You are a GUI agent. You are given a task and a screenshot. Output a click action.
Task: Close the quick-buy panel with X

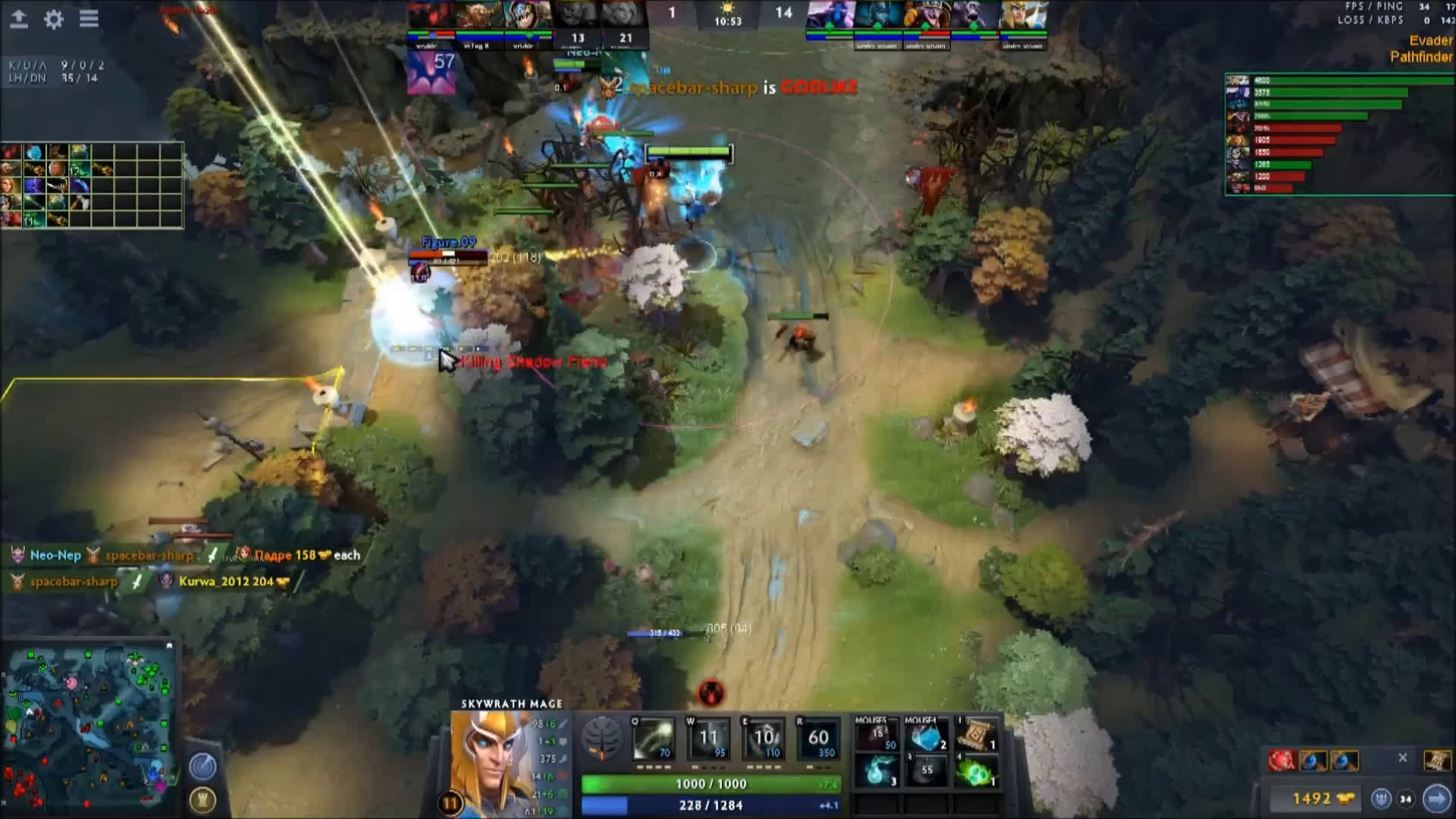[x=1403, y=758]
